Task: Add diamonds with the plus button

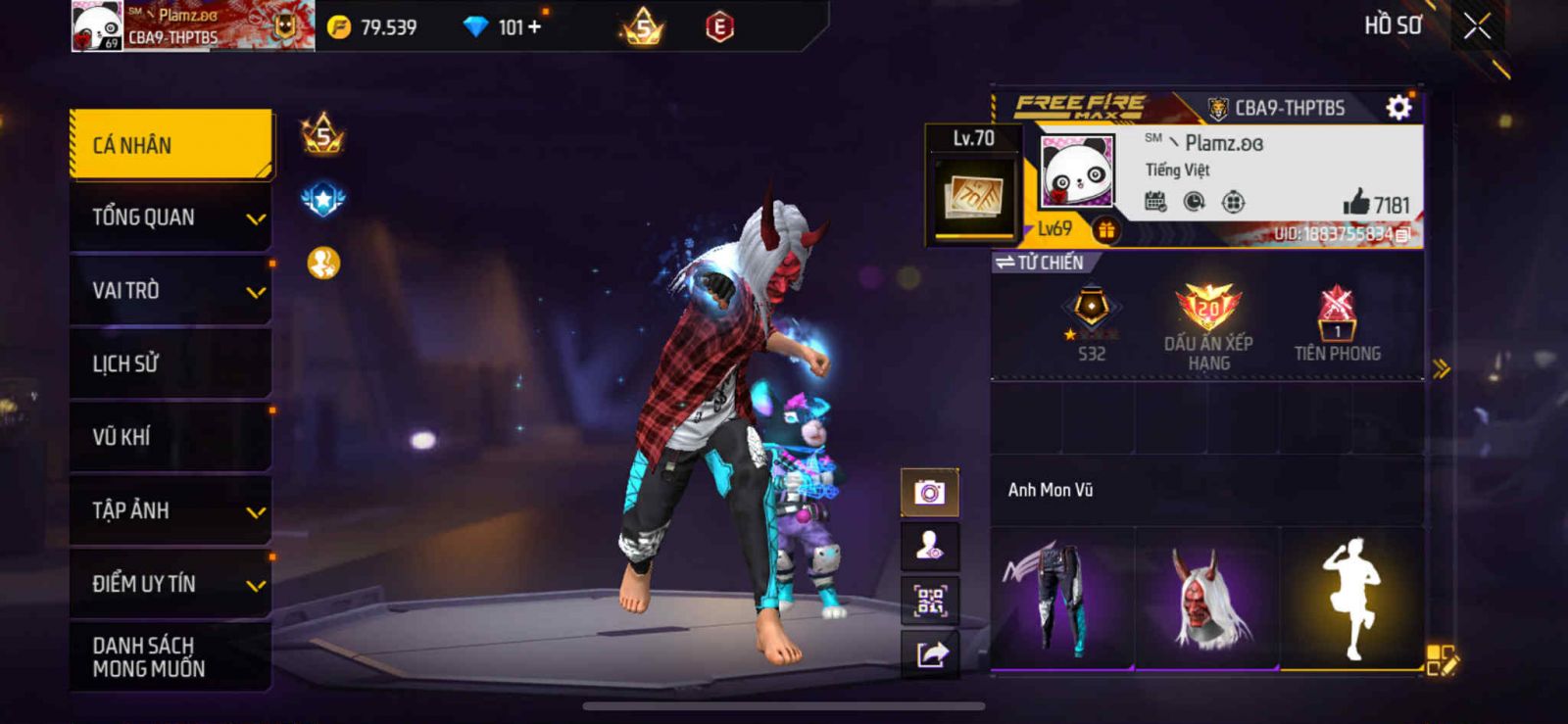Action: click(534, 27)
